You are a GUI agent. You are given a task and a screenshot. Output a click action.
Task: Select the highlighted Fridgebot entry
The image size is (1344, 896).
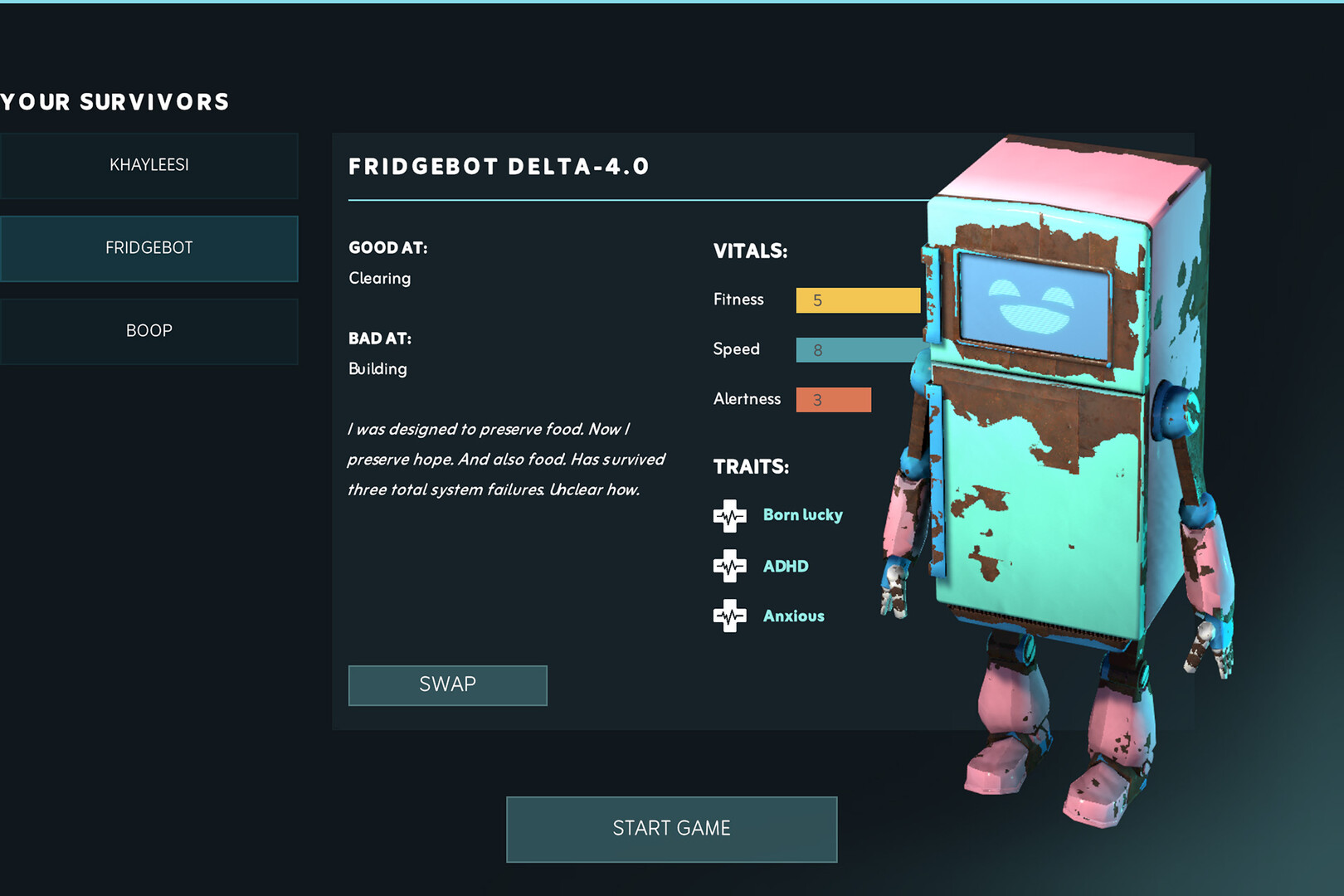click(149, 247)
